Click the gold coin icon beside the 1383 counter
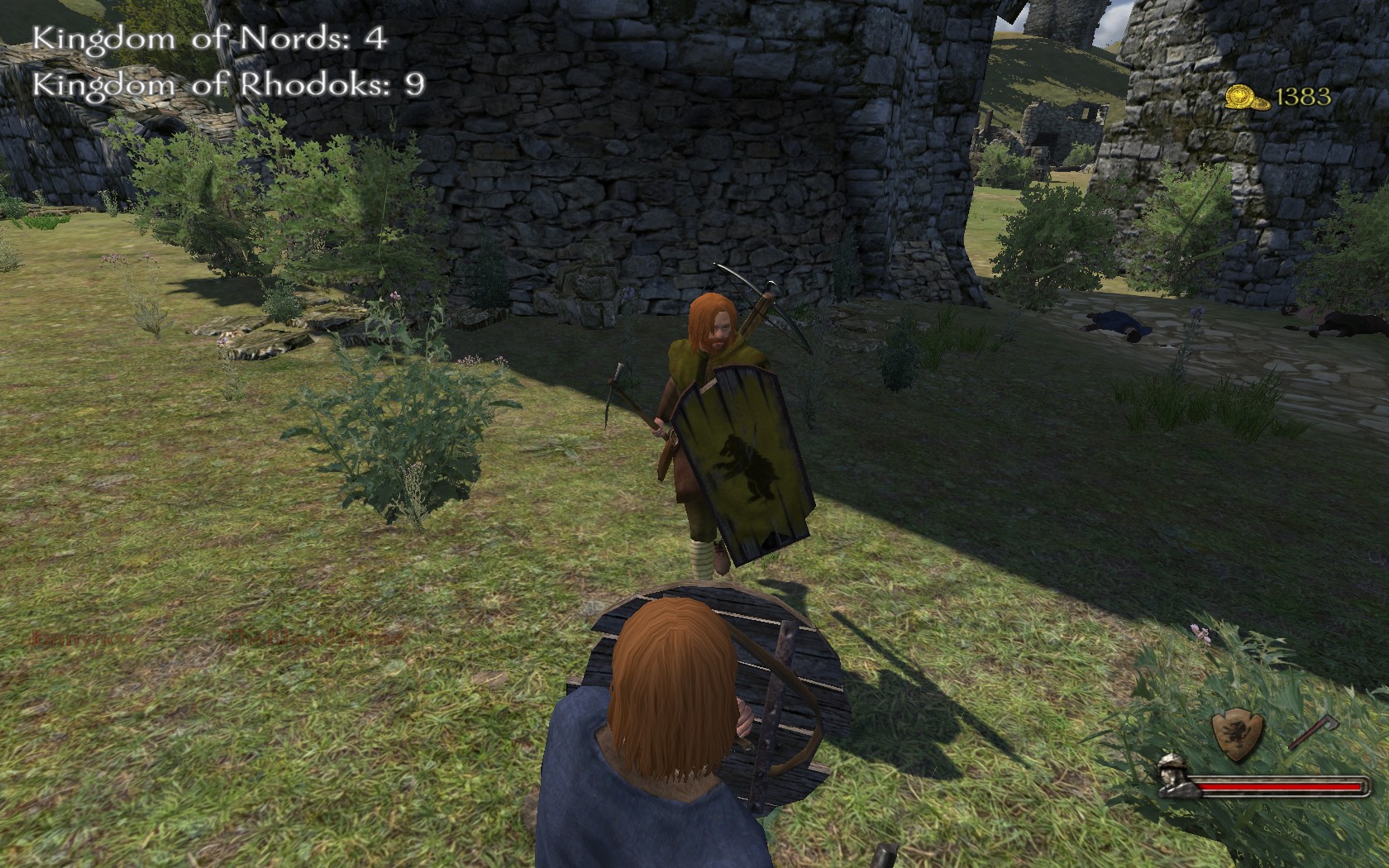The height and width of the screenshot is (868, 1389). pyautogui.click(x=1247, y=98)
